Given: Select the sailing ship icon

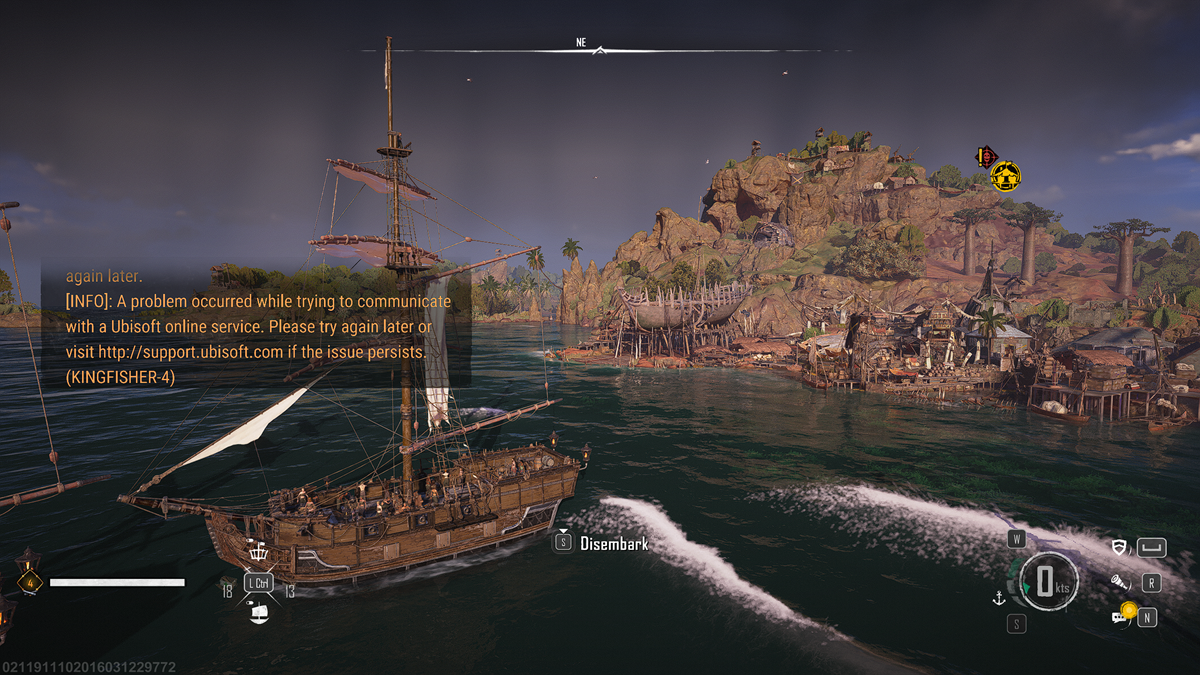Looking at the screenshot, I should pyautogui.click(x=258, y=612).
